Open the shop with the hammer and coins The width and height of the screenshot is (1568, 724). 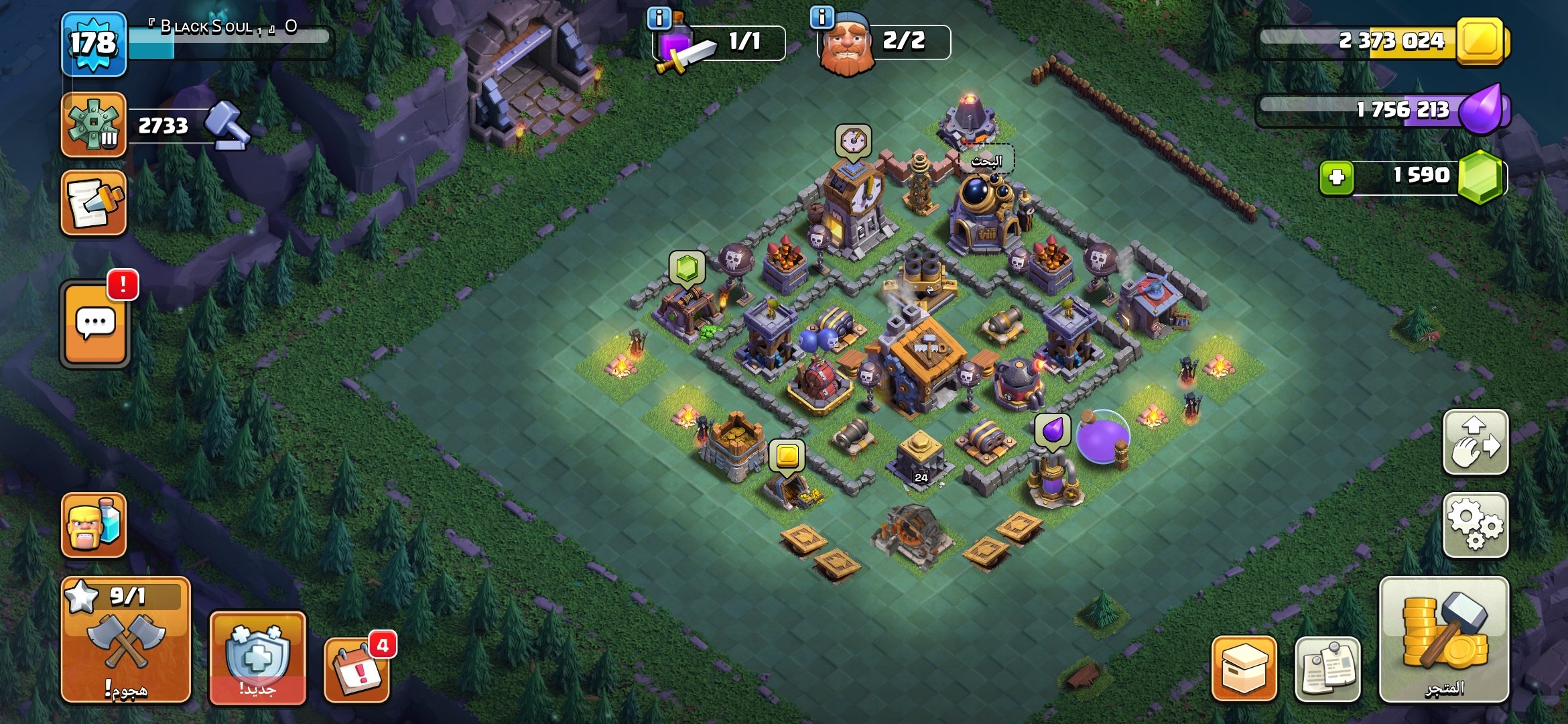tap(1443, 640)
